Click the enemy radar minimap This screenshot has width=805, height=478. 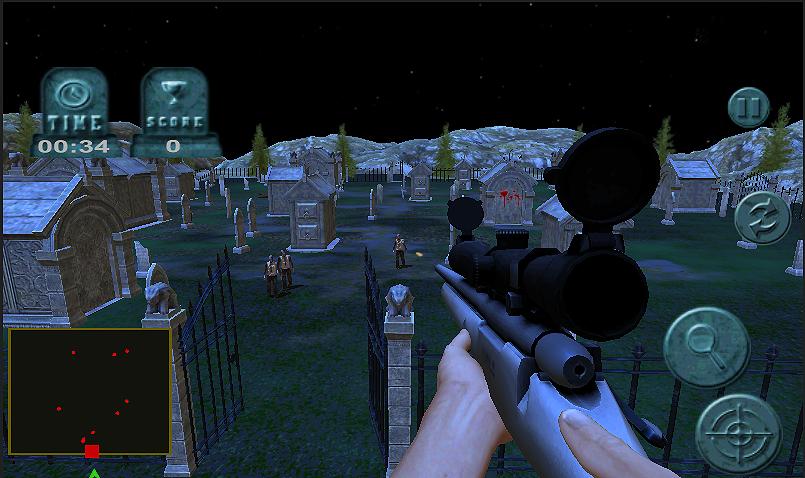[89, 392]
